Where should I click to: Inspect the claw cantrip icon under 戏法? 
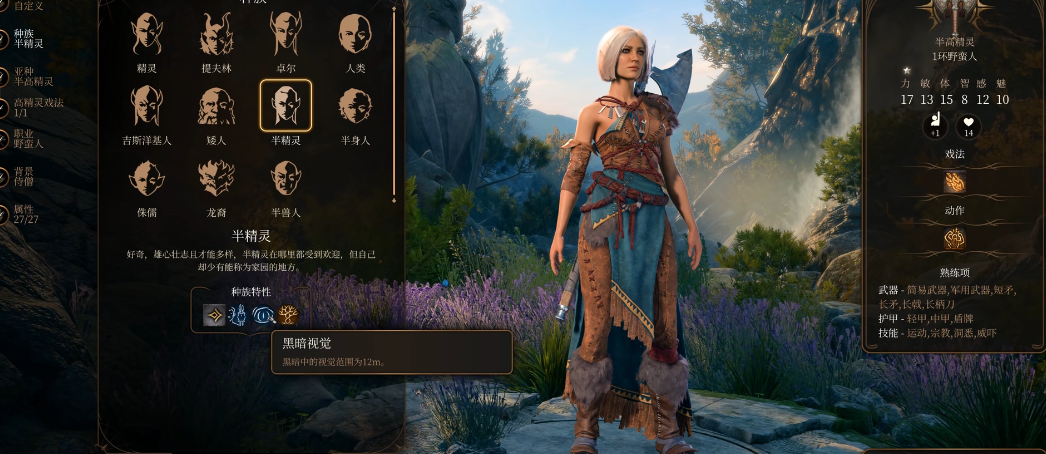coord(954,183)
